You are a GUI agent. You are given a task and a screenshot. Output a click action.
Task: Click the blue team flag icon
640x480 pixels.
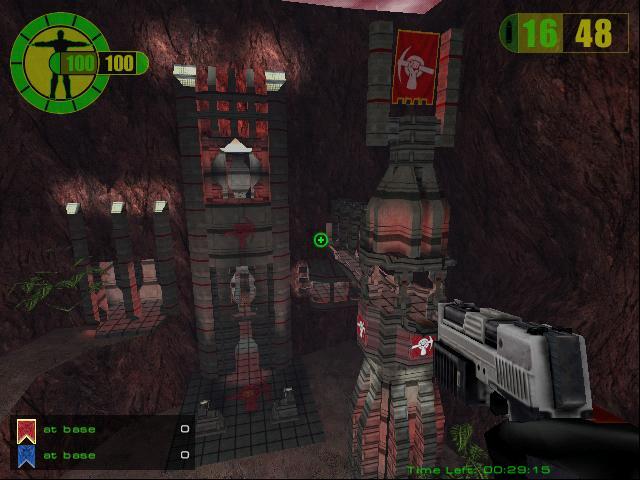pos(25,455)
